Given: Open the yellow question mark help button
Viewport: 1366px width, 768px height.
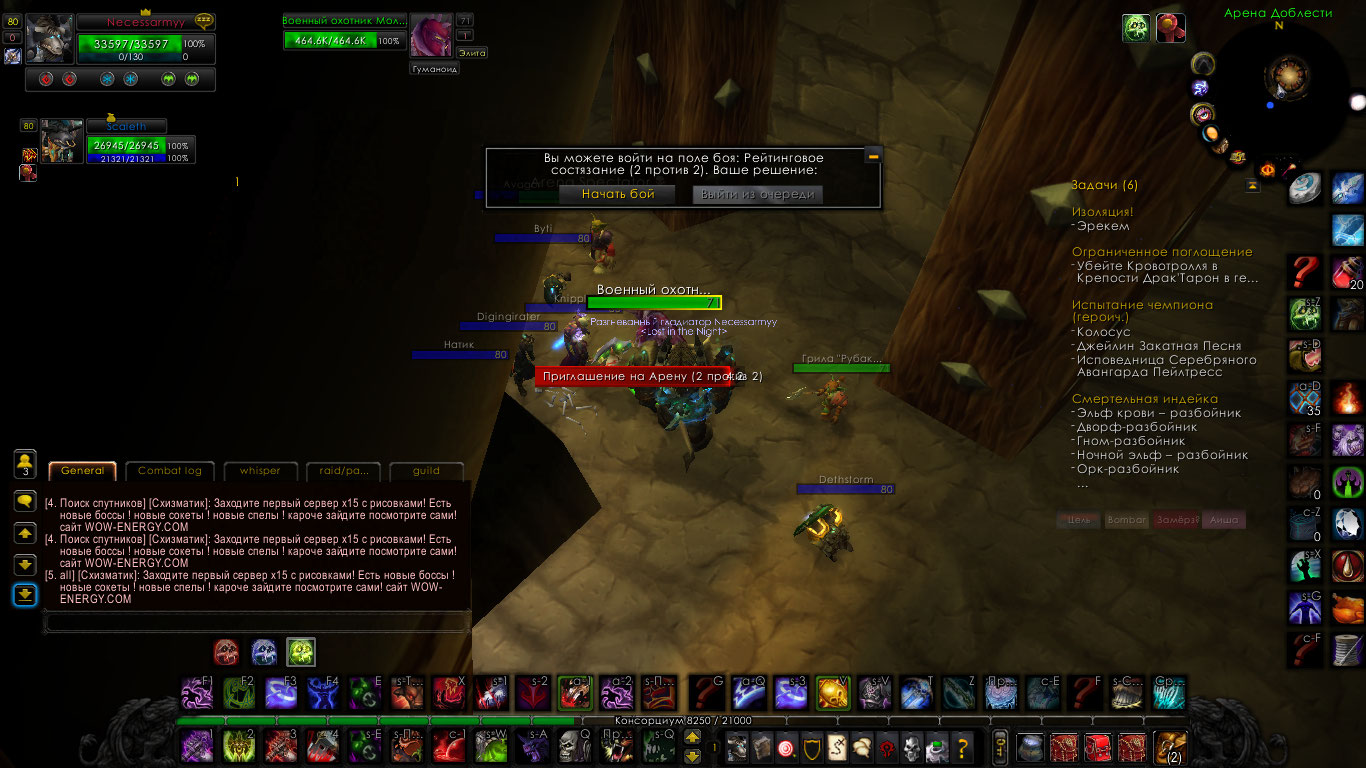Looking at the screenshot, I should tap(962, 747).
